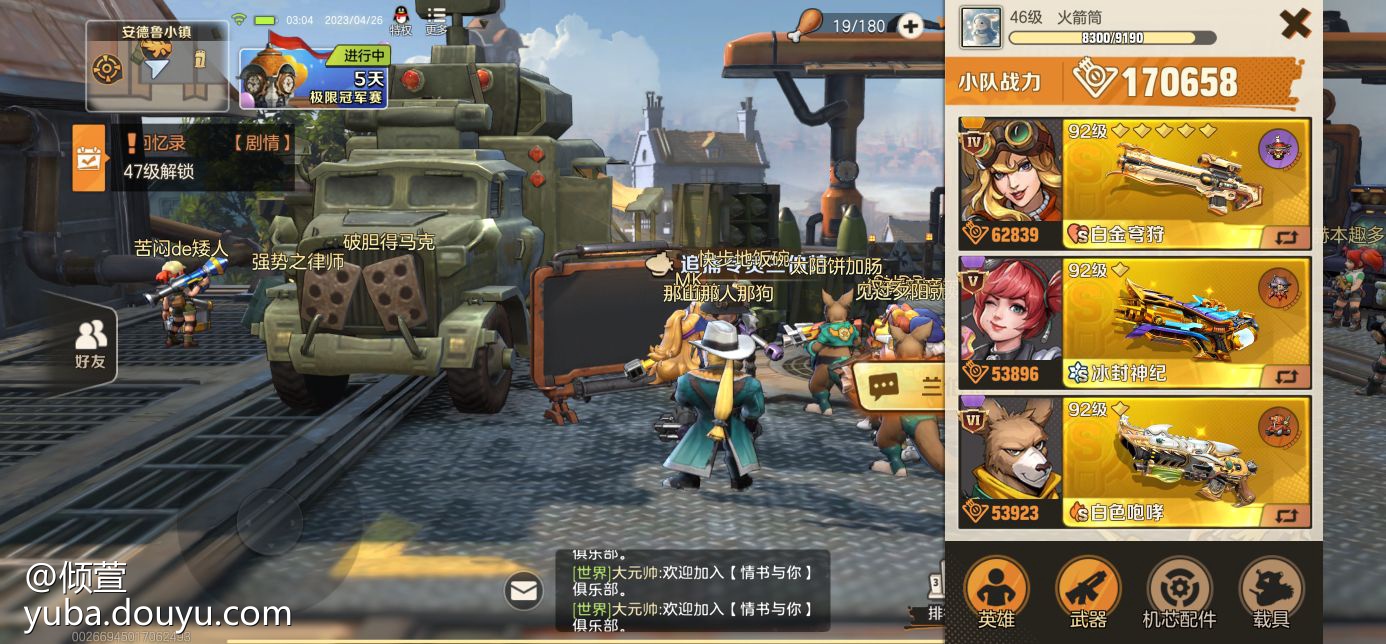This screenshot has height=644, width=1386.
Task: Add more stamina with the plus button
Action: pos(910,26)
